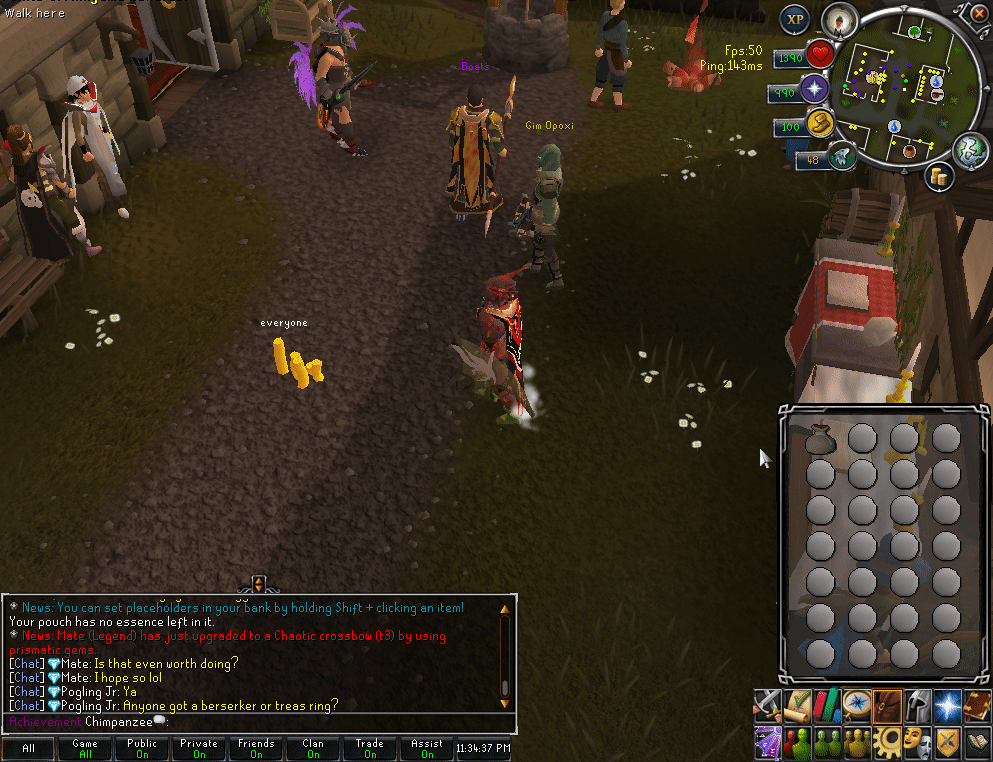Viewport: 993px width, 762px height.
Task: Open the settings gear tab
Action: pos(887,742)
